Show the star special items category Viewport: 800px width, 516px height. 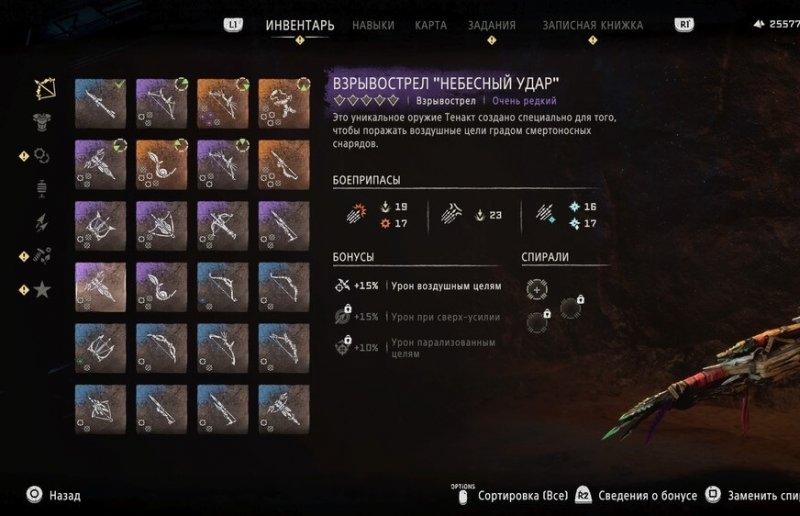[x=43, y=290]
